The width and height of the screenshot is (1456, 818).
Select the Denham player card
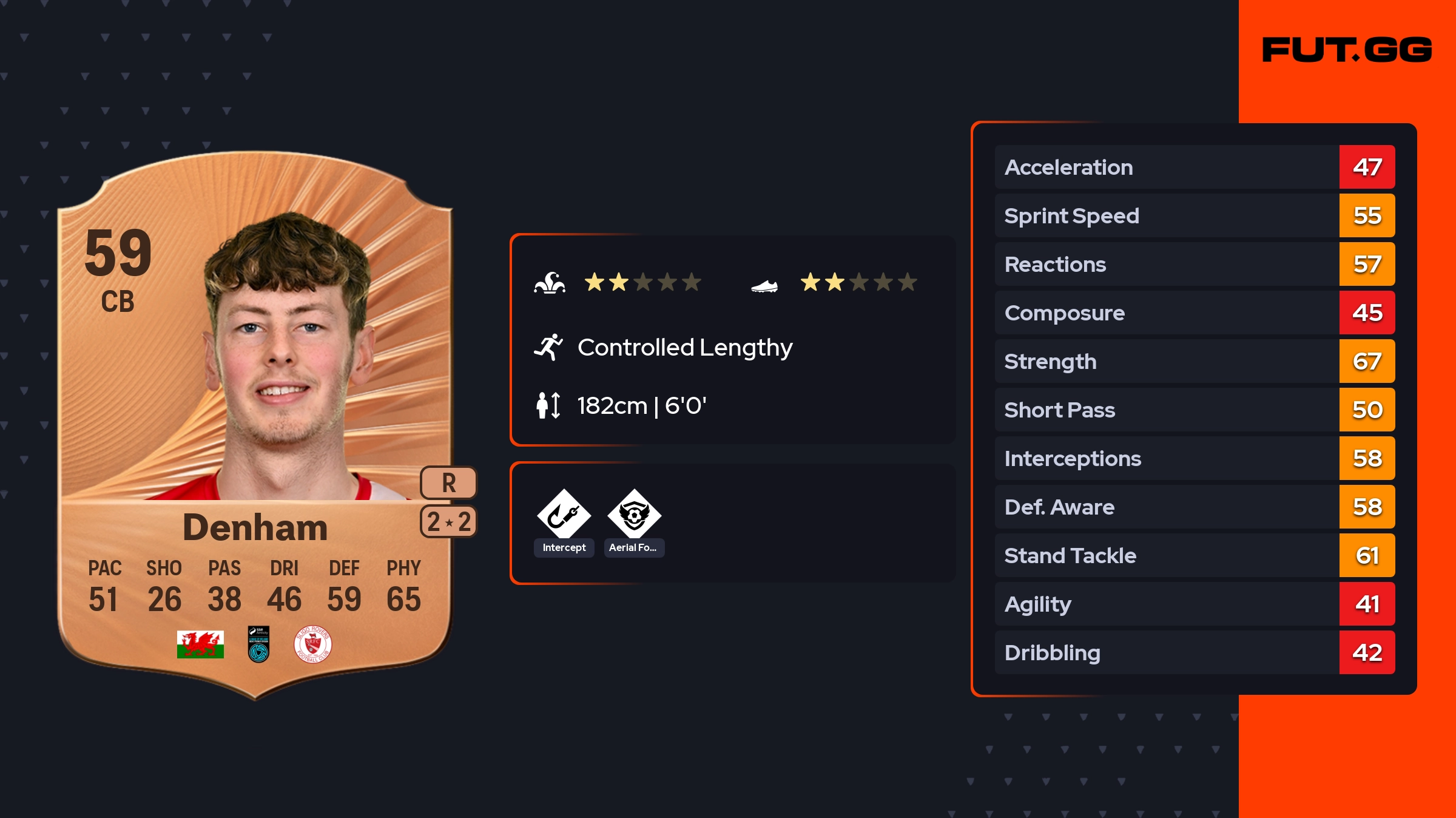pyautogui.click(x=255, y=425)
